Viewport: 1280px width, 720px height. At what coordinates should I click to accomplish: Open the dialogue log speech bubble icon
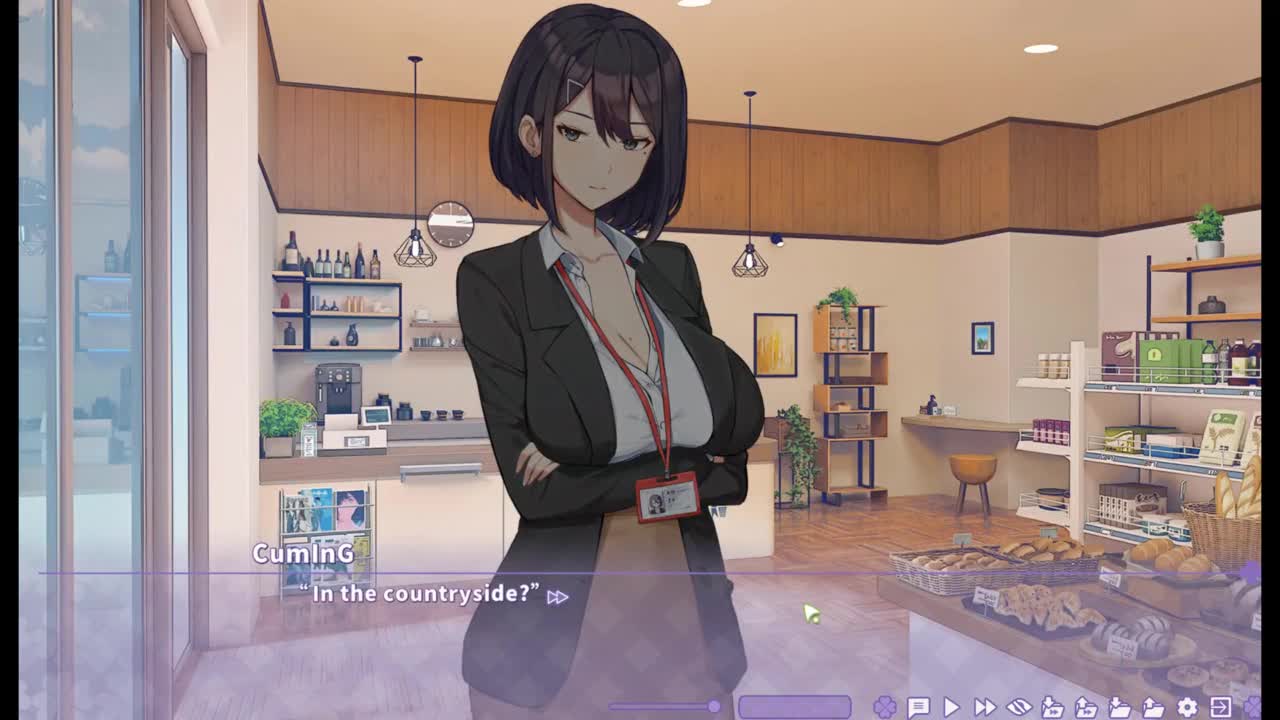tap(918, 708)
